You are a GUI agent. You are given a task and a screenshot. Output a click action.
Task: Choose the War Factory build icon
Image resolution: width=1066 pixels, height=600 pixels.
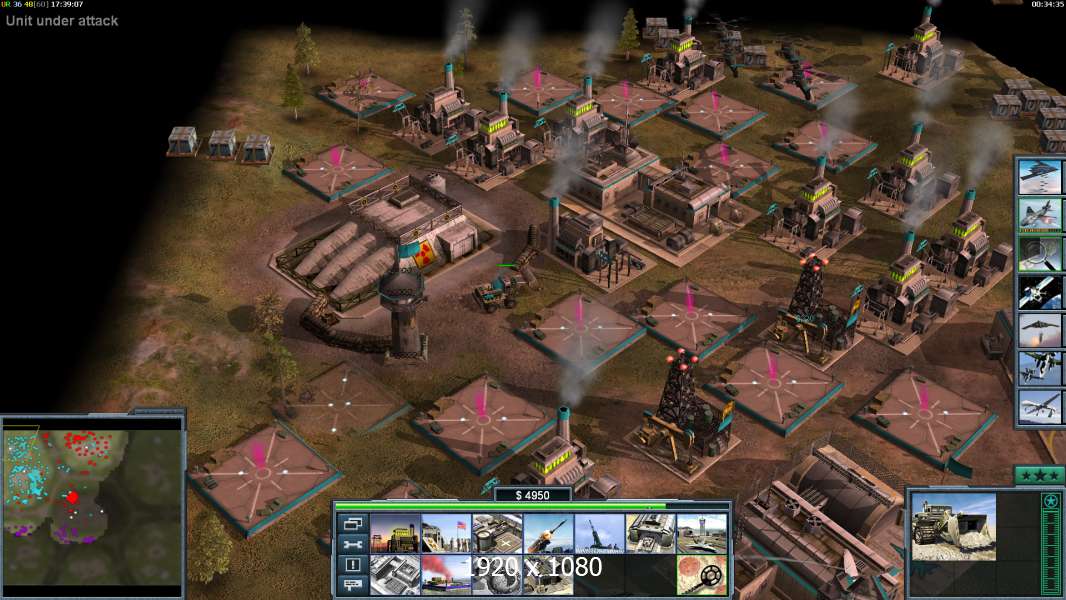650,533
